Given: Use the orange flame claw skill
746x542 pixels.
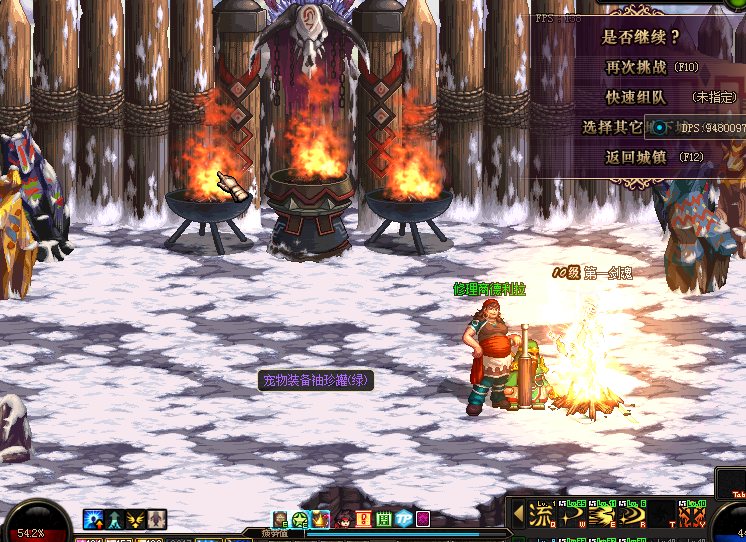Looking at the screenshot, I should click(692, 516).
